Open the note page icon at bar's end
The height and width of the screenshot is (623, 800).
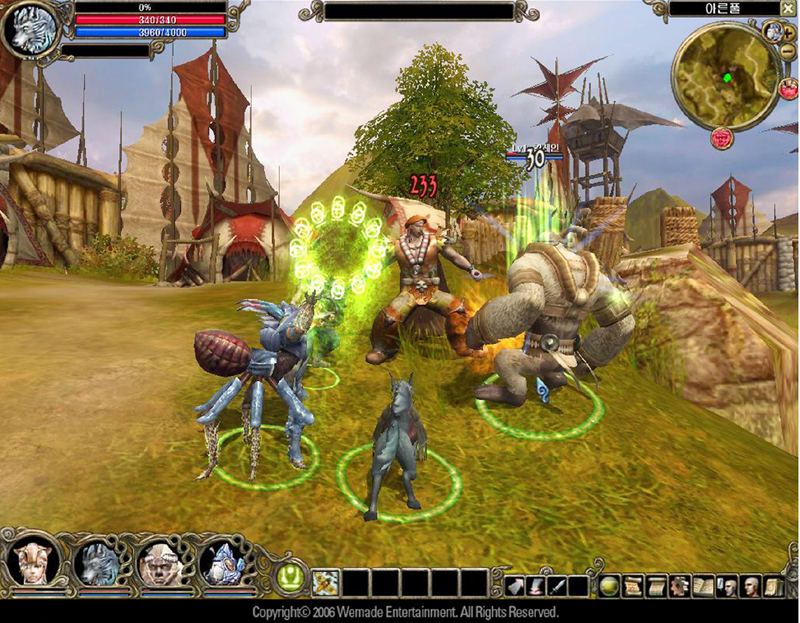pyautogui.click(x=772, y=585)
